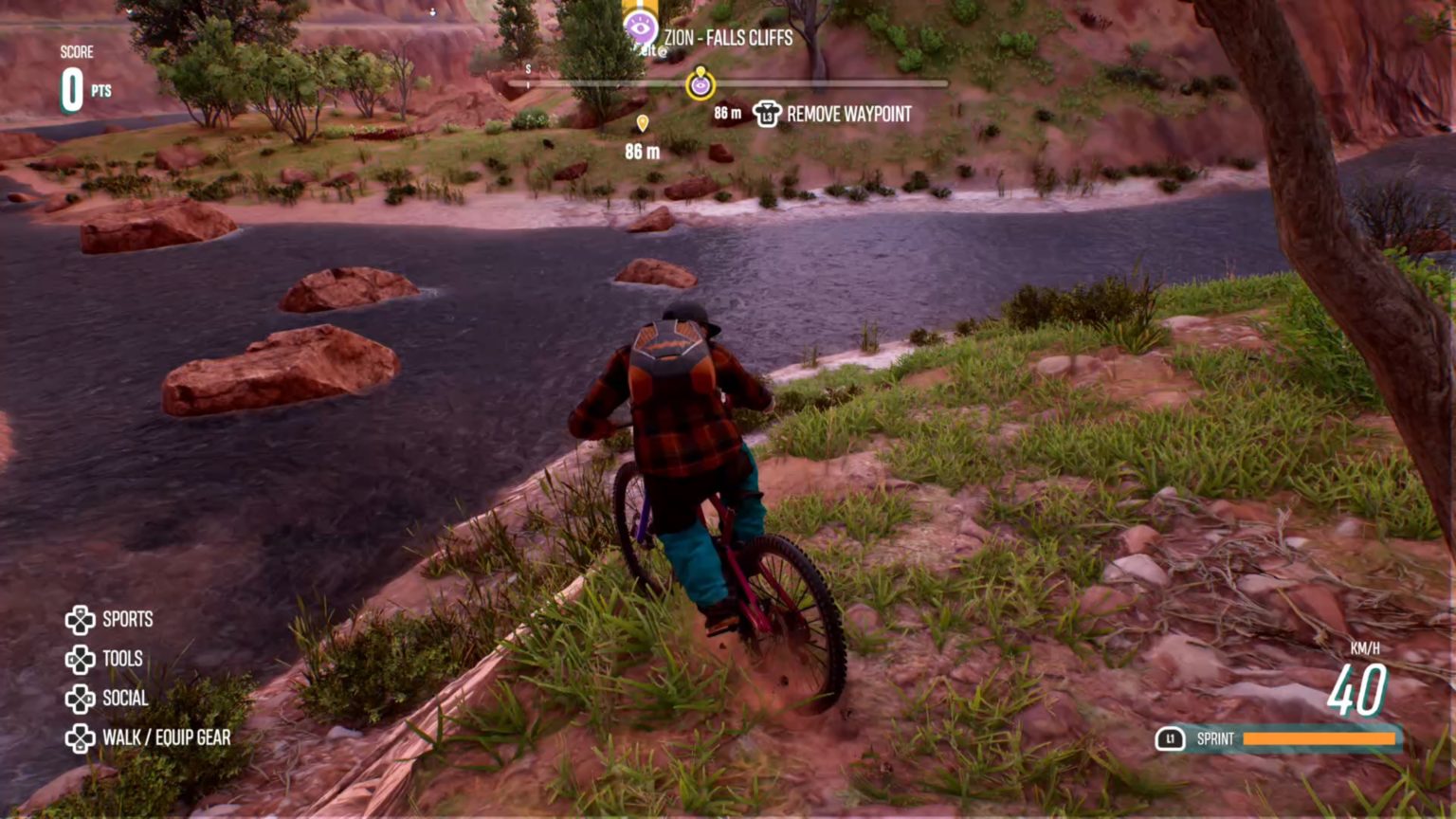Click the yellow 86 m waypoint pin

[x=645, y=122]
